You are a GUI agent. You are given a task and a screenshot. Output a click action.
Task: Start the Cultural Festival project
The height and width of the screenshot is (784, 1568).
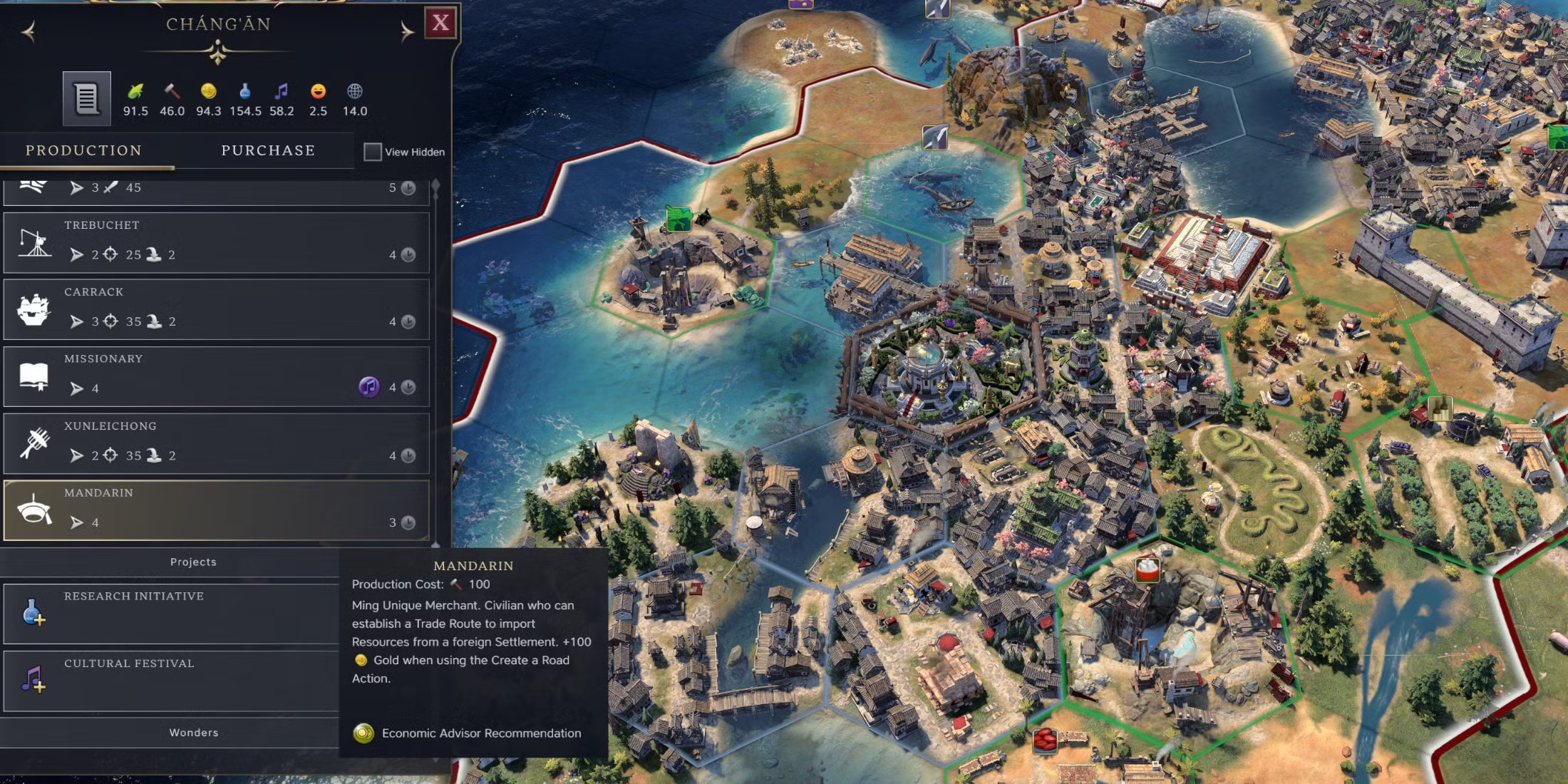pyautogui.click(x=171, y=680)
